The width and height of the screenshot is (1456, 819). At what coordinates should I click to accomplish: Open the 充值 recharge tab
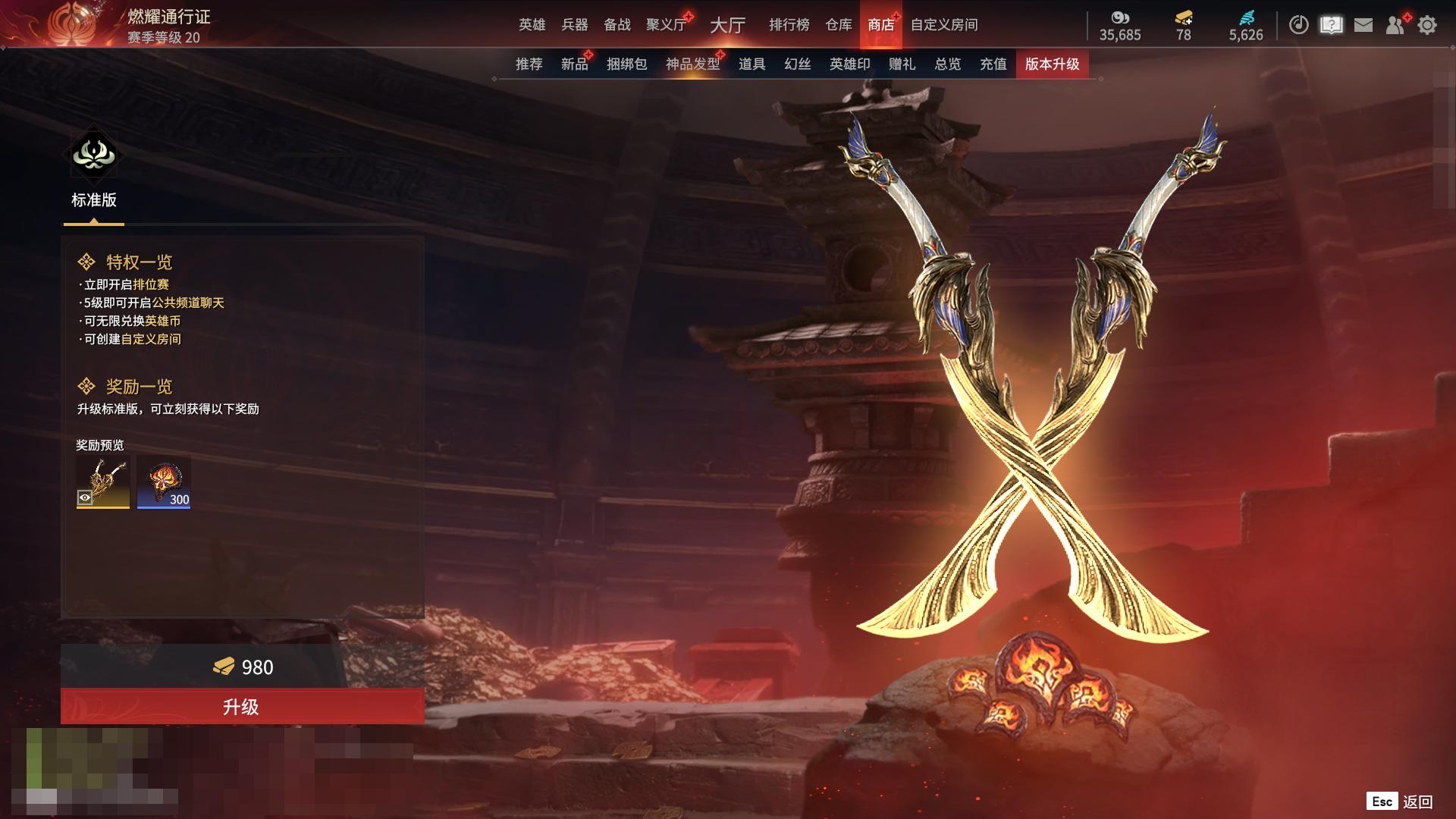[x=993, y=64]
